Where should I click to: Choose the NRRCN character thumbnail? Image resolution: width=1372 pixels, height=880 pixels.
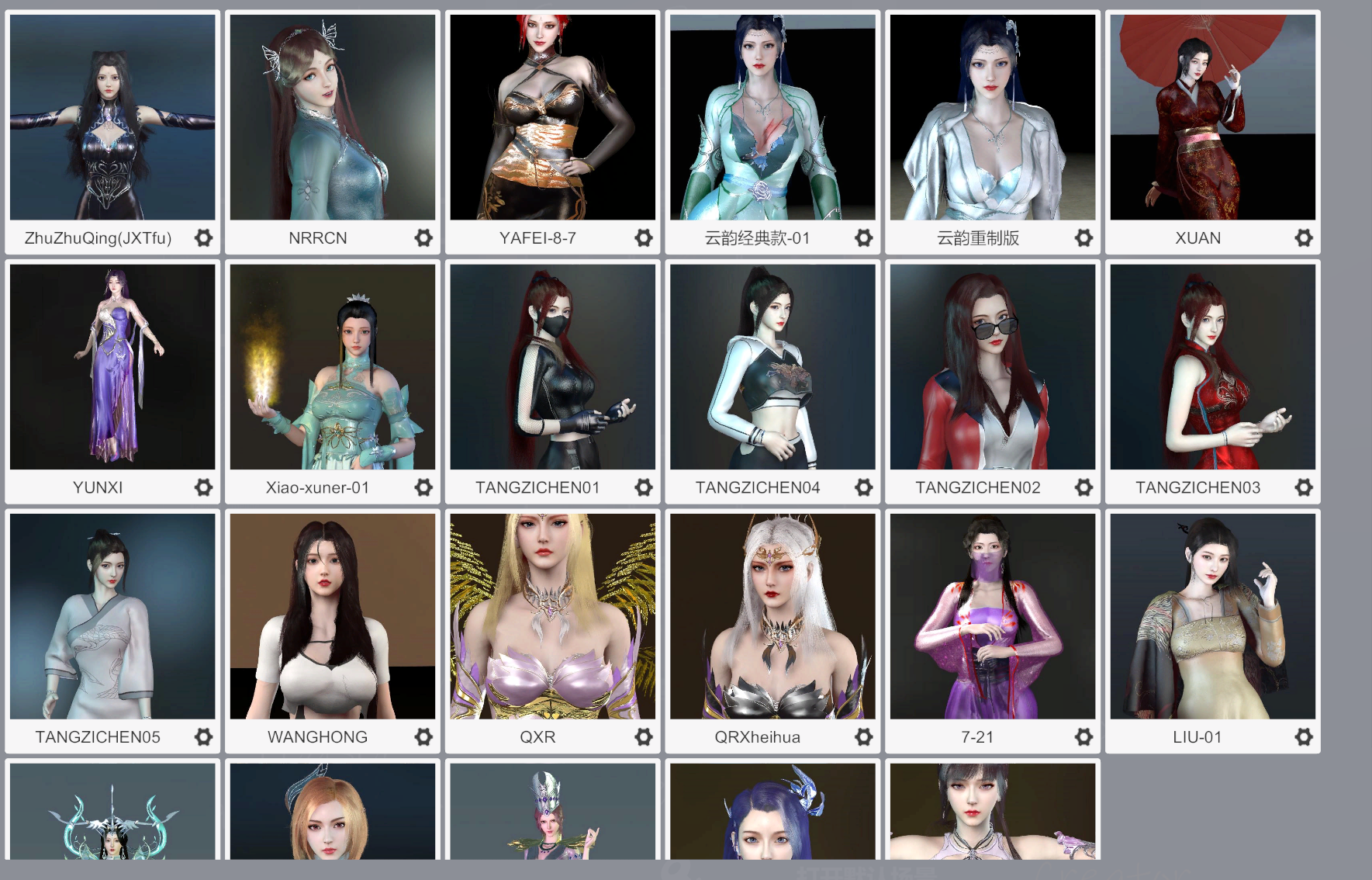click(333, 117)
